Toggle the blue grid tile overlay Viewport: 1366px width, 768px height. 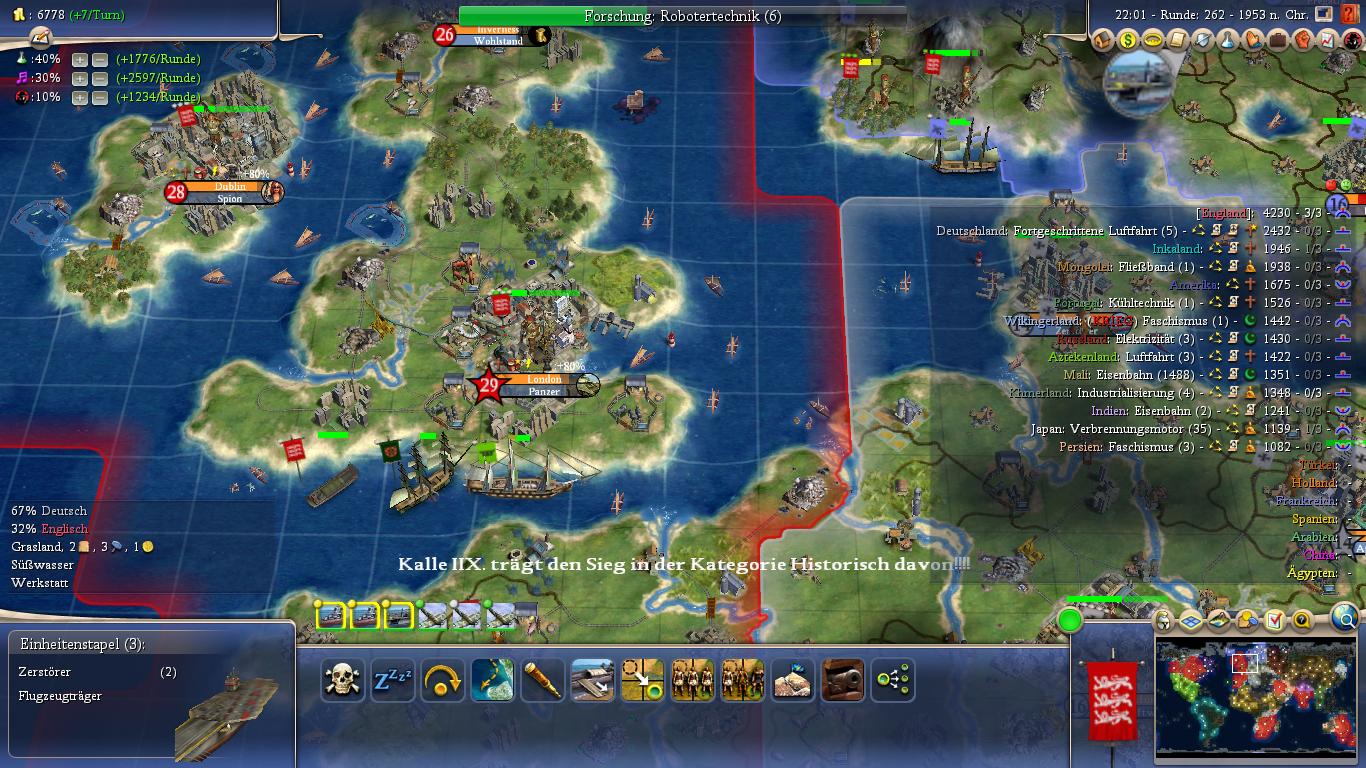point(1191,620)
